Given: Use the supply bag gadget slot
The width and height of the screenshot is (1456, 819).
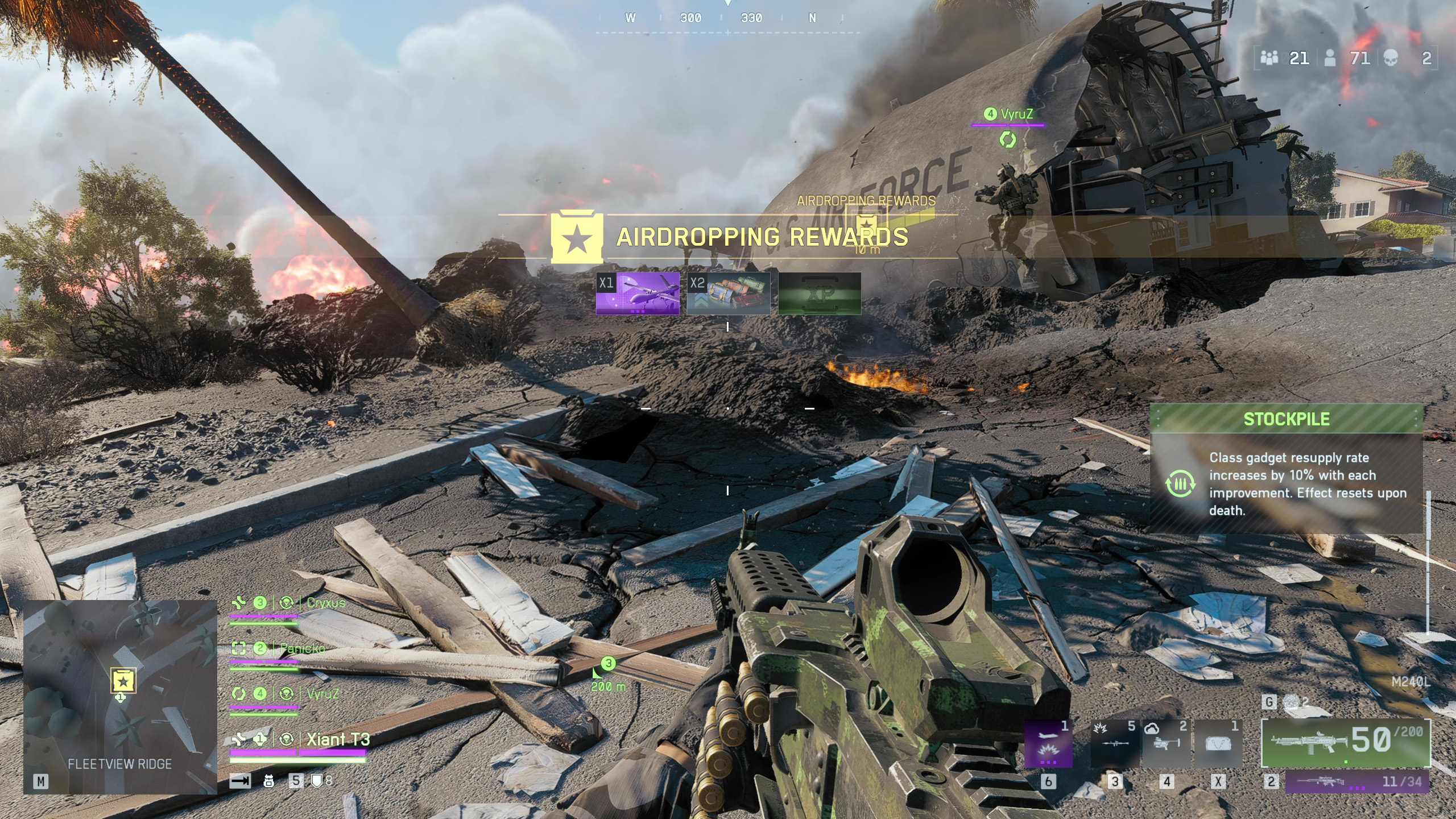Looking at the screenshot, I should [1218, 744].
